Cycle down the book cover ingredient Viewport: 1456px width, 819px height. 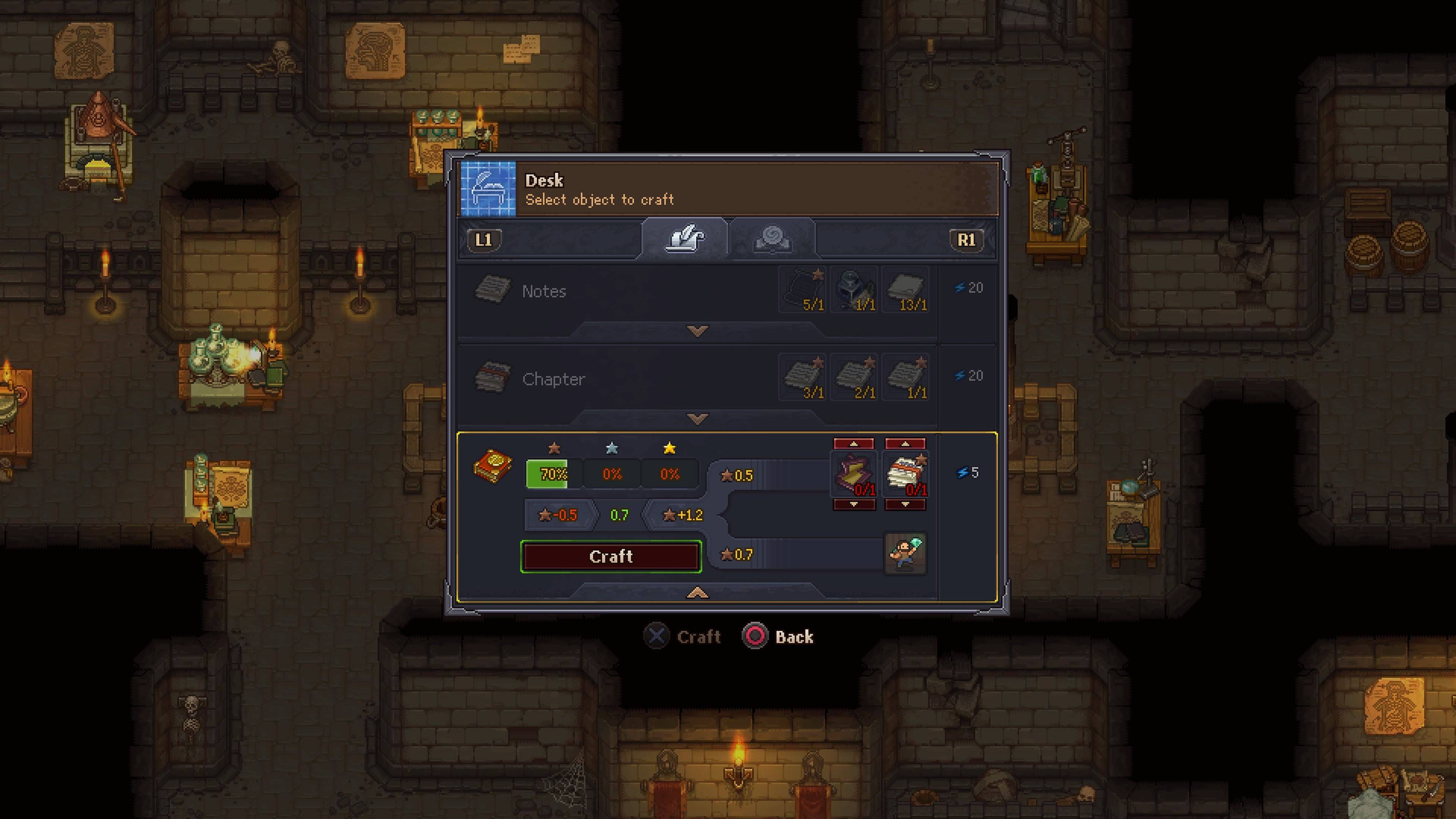click(x=854, y=504)
